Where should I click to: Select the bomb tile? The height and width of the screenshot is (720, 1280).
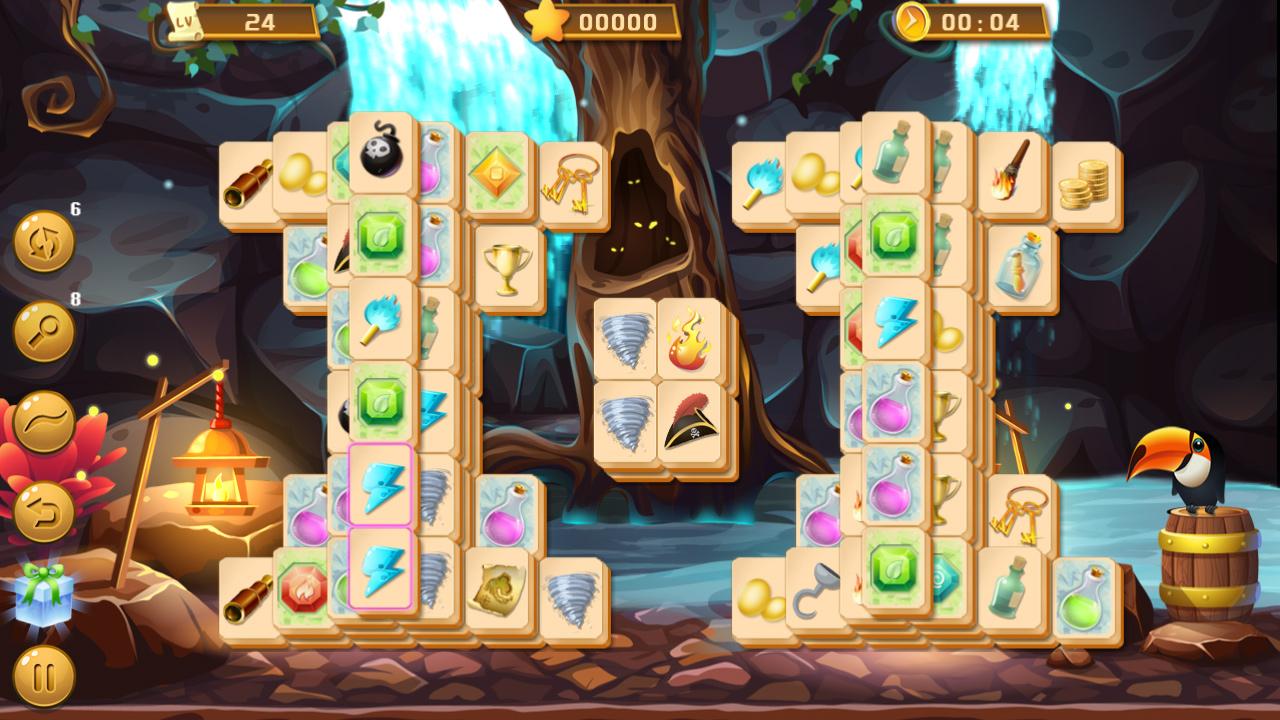pyautogui.click(x=383, y=156)
